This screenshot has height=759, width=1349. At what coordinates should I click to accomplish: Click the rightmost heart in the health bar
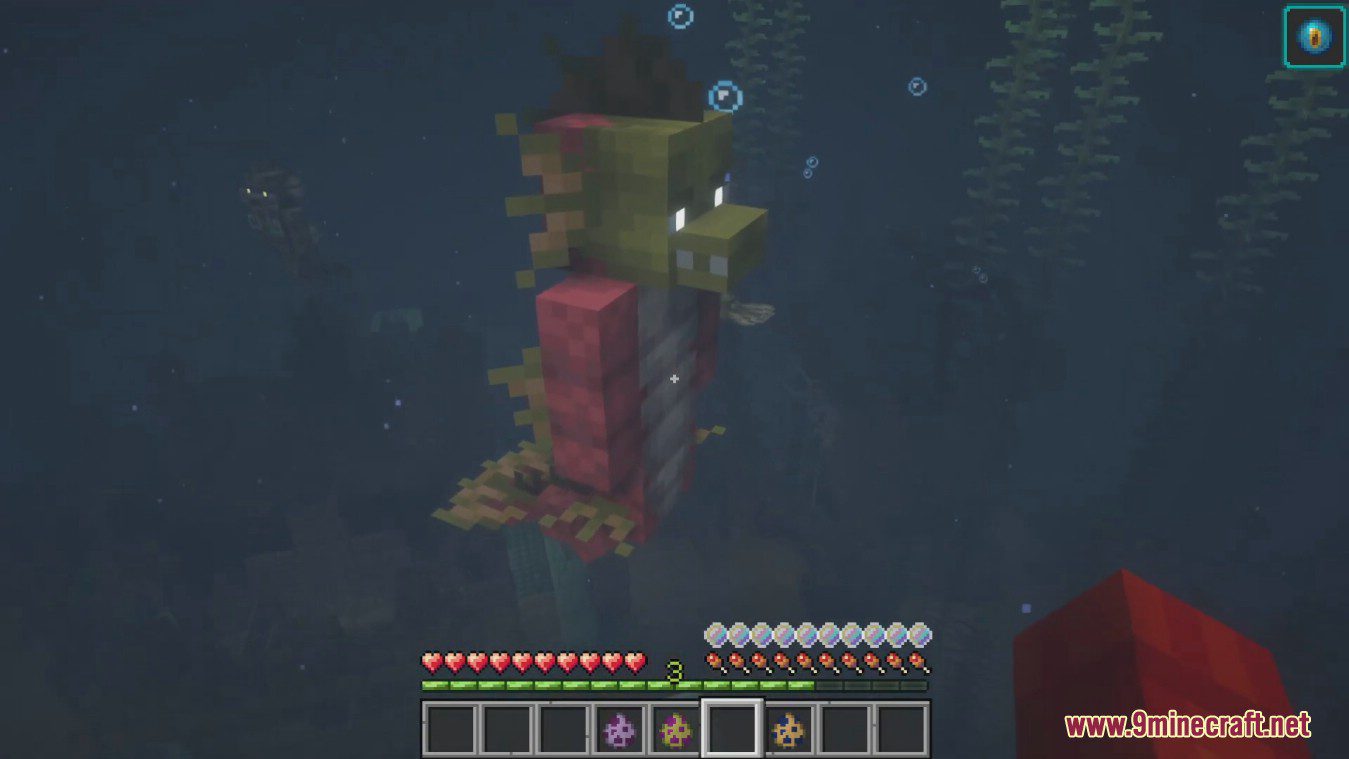[x=637, y=663]
